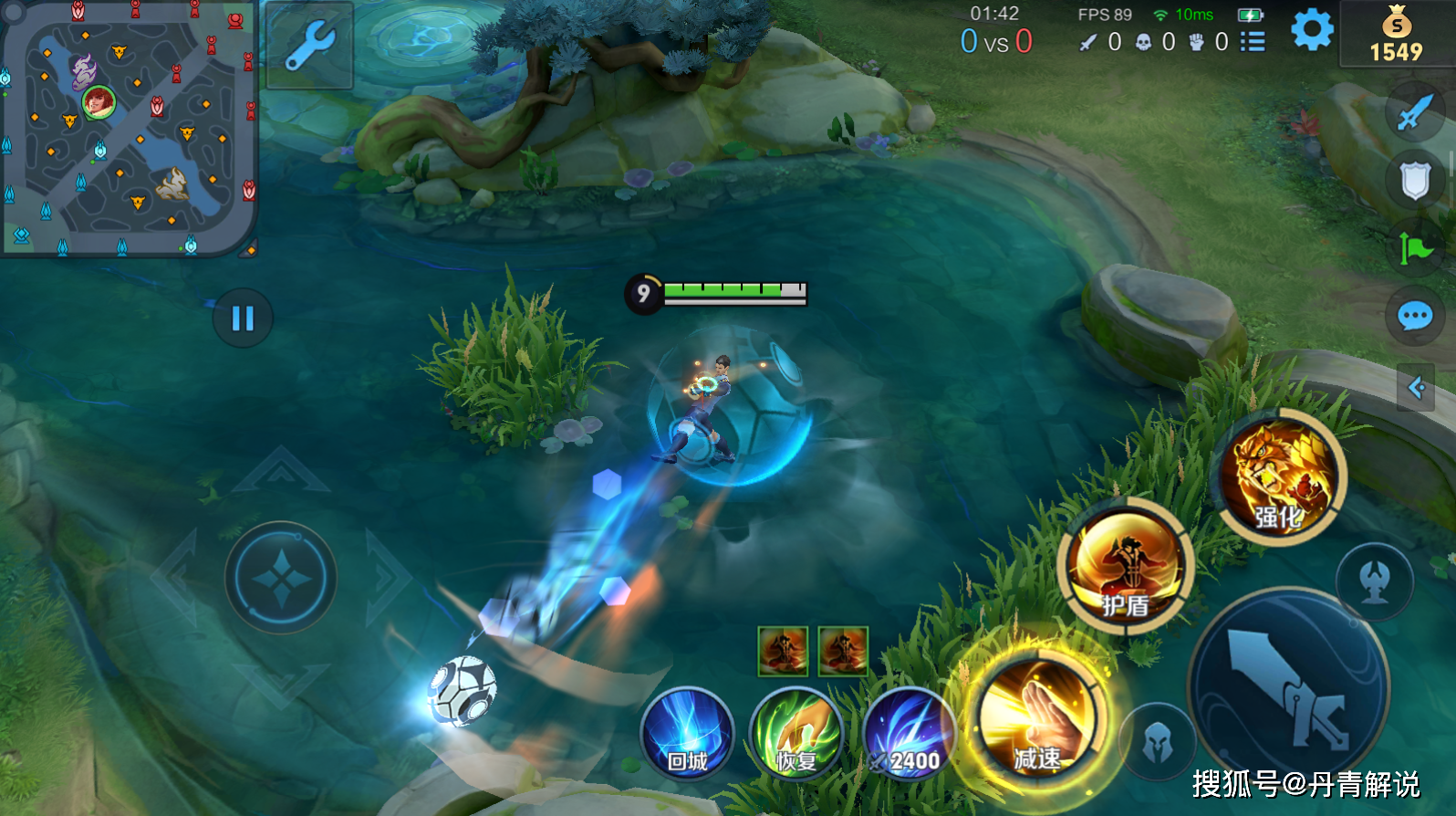1456x816 pixels.
Task: Open the chat bubble quick messages
Action: (1415, 317)
